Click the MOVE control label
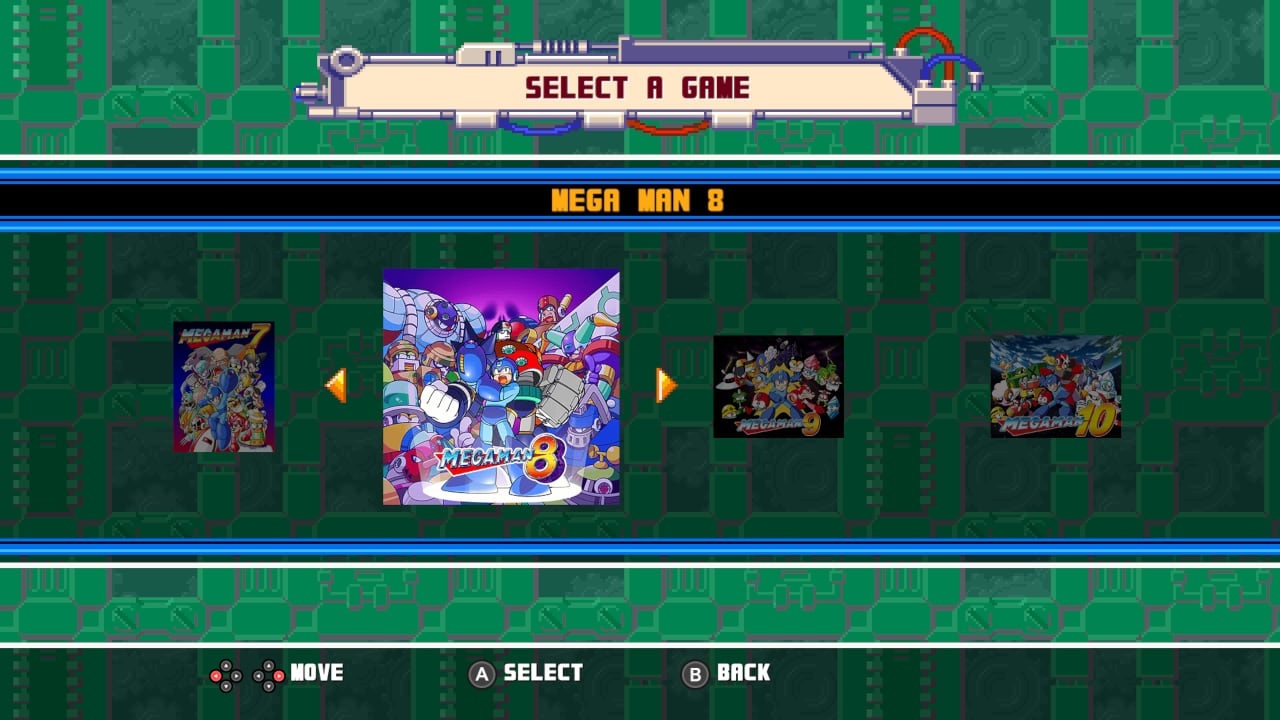This screenshot has height=720, width=1280. pyautogui.click(x=317, y=674)
